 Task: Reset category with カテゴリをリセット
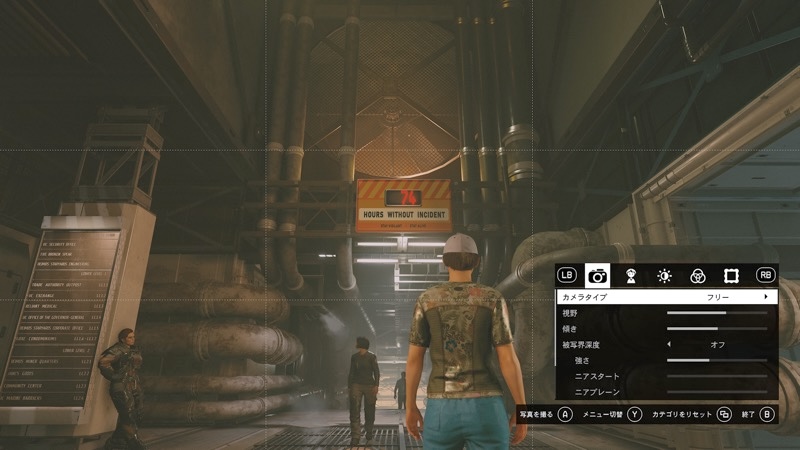point(724,413)
